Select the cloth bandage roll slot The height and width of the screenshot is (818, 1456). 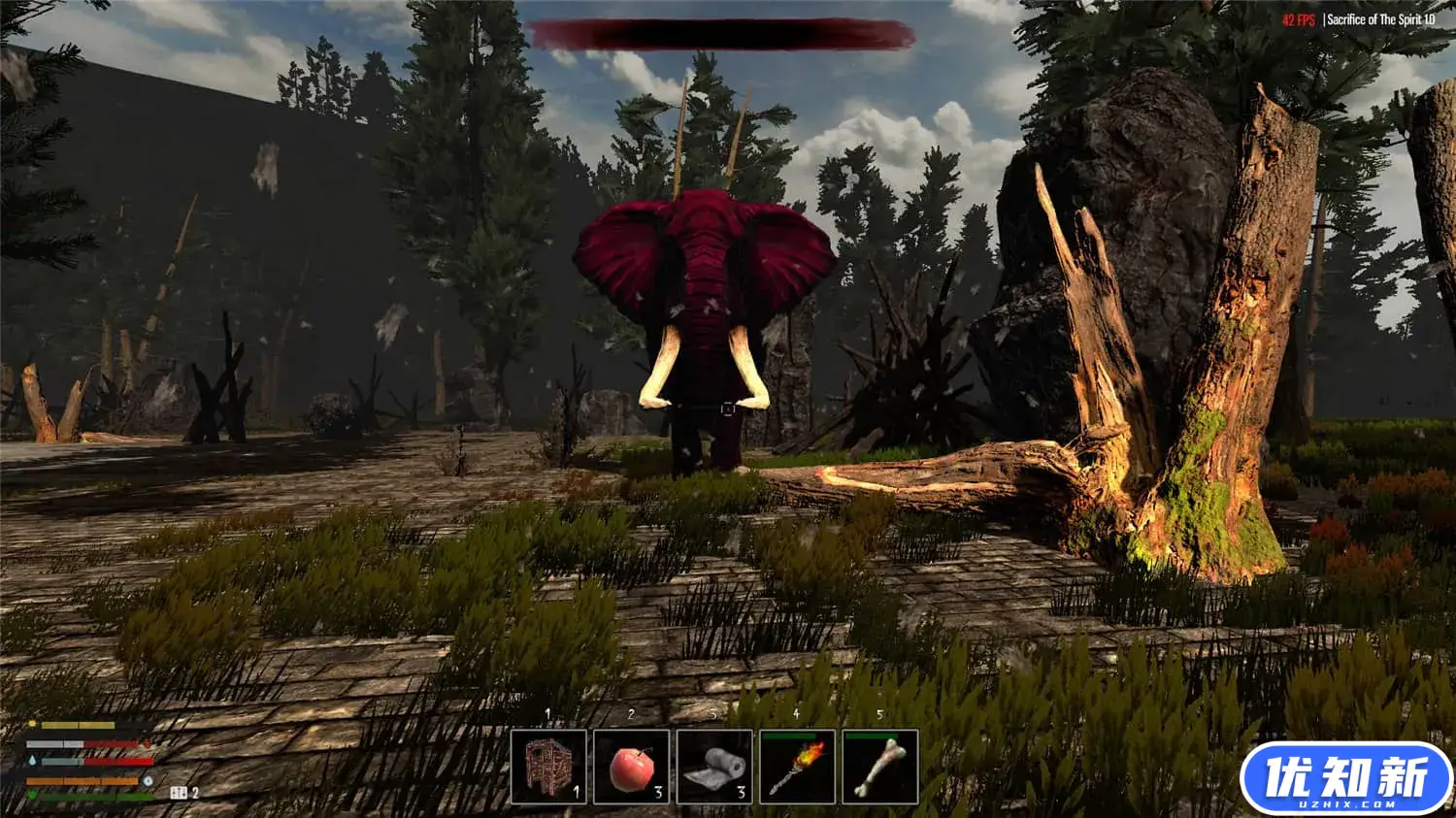pyautogui.click(x=714, y=767)
